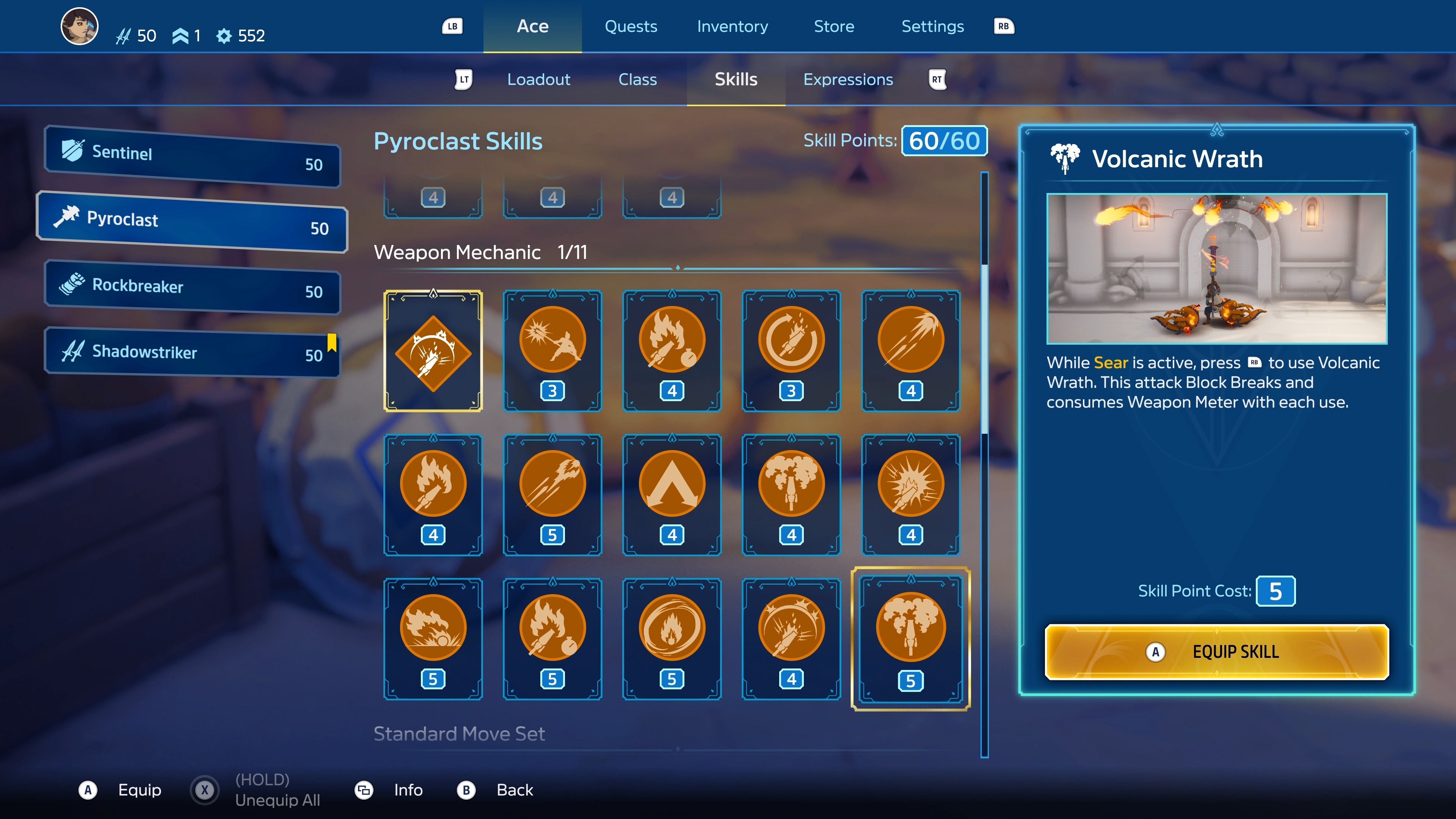Open the Quests tab

pos(631,27)
